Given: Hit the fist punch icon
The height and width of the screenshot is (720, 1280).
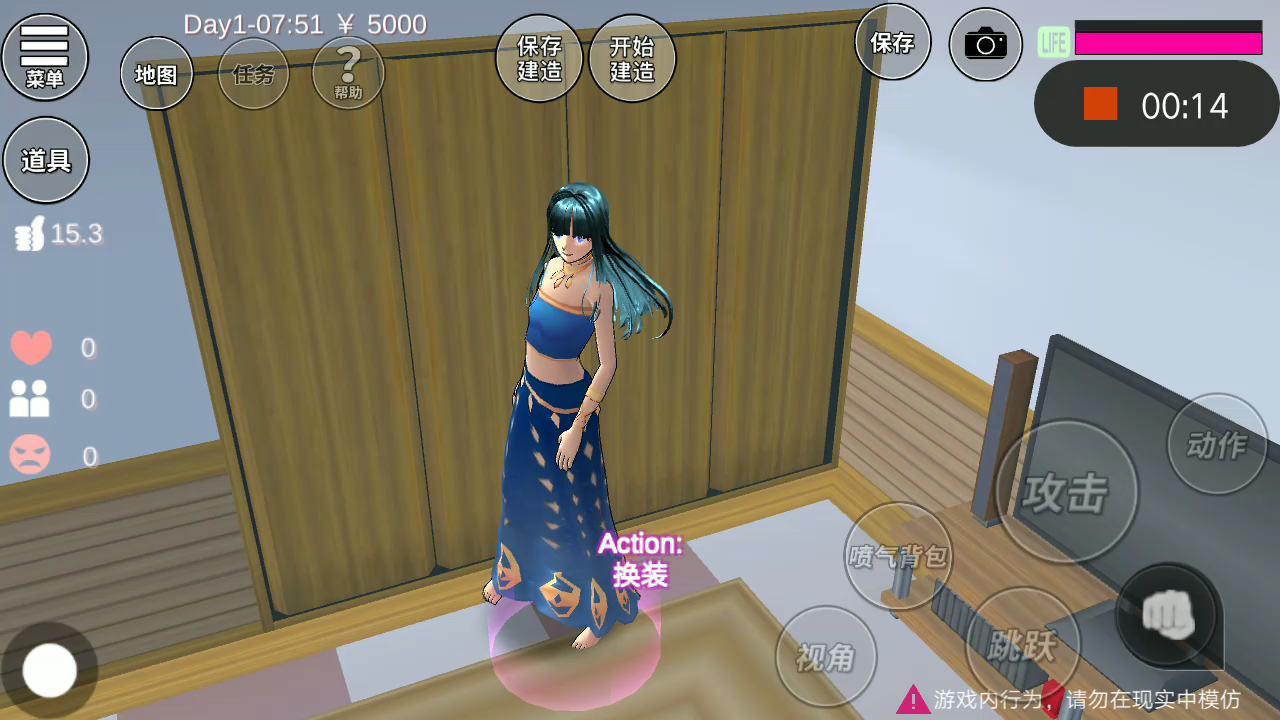Looking at the screenshot, I should tap(1166, 612).
